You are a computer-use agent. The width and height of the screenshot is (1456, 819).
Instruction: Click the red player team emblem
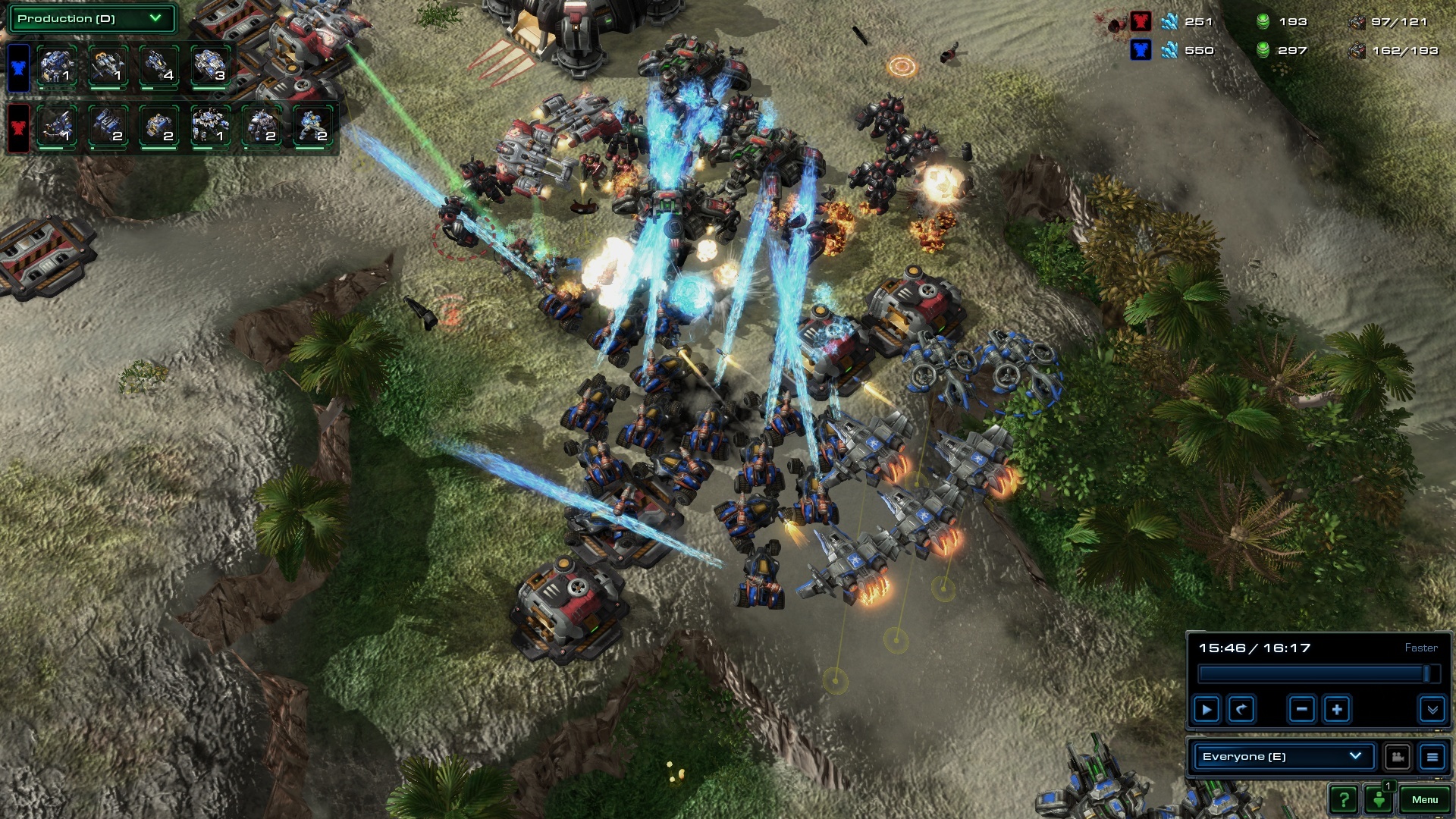[x=18, y=127]
